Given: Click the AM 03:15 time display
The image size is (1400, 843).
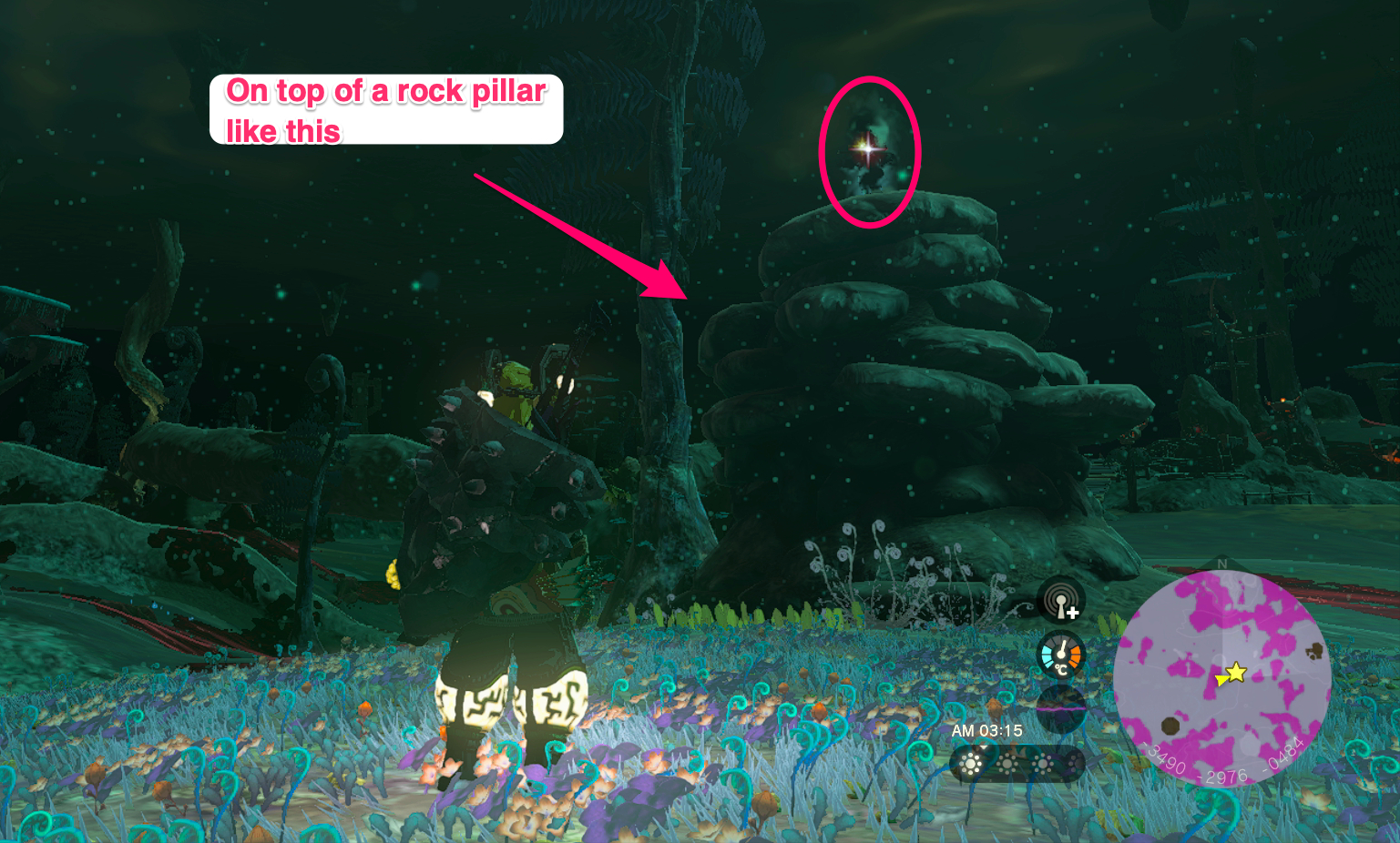Looking at the screenshot, I should [988, 730].
